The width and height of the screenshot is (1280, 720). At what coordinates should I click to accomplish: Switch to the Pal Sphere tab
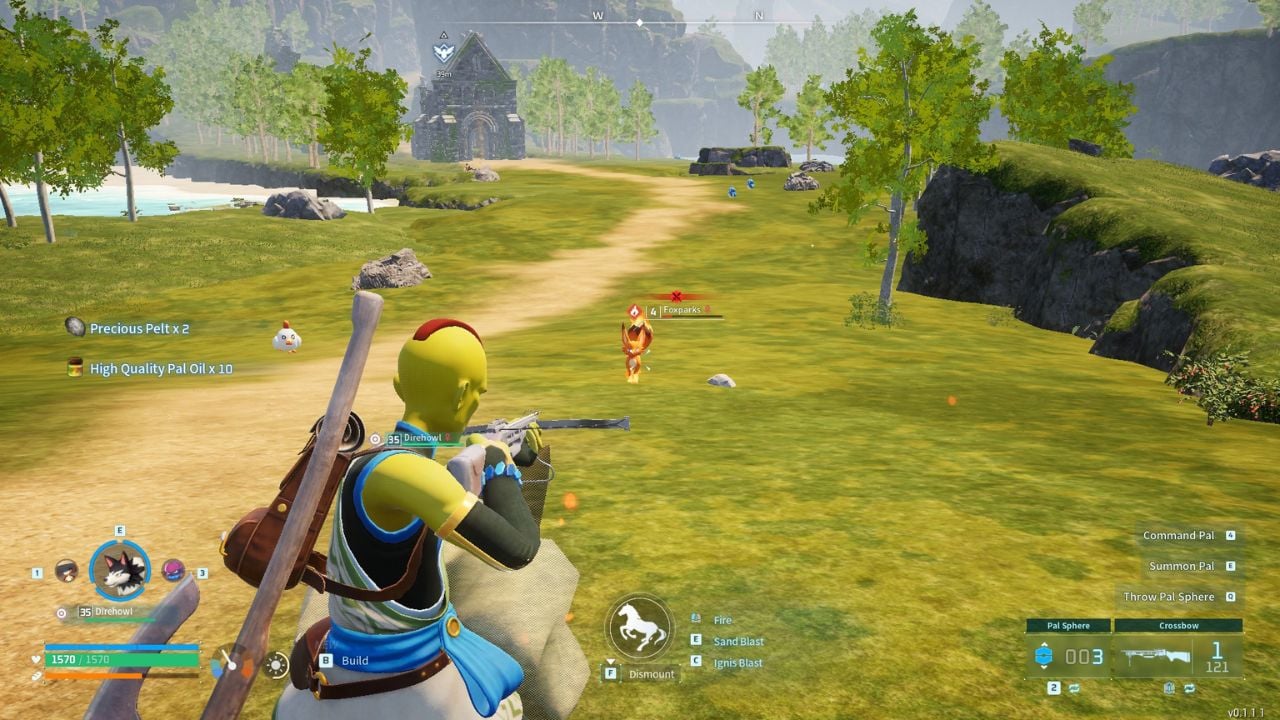[1068, 625]
